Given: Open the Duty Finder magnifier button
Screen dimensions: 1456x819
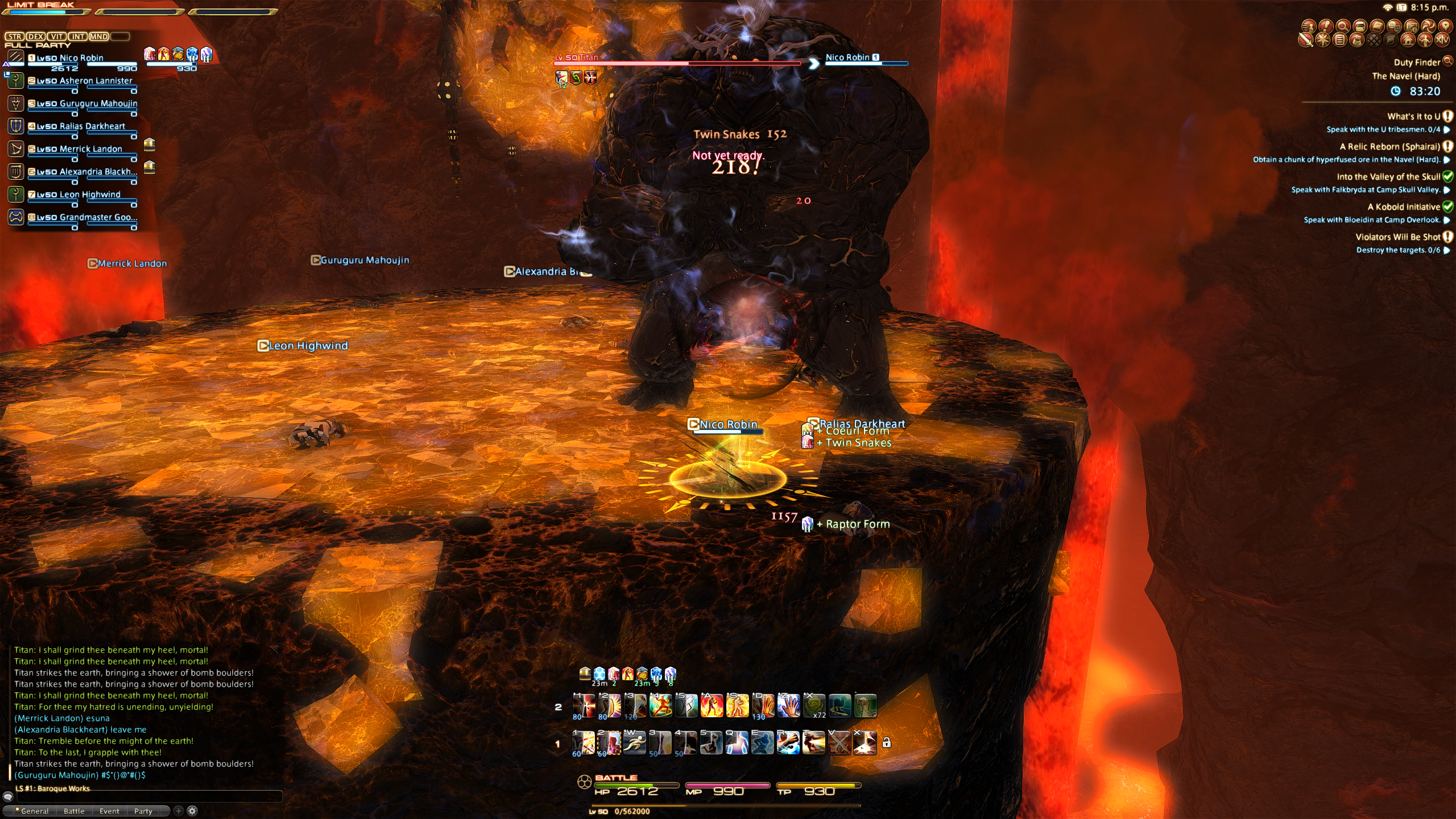Looking at the screenshot, I should 1447,61.
